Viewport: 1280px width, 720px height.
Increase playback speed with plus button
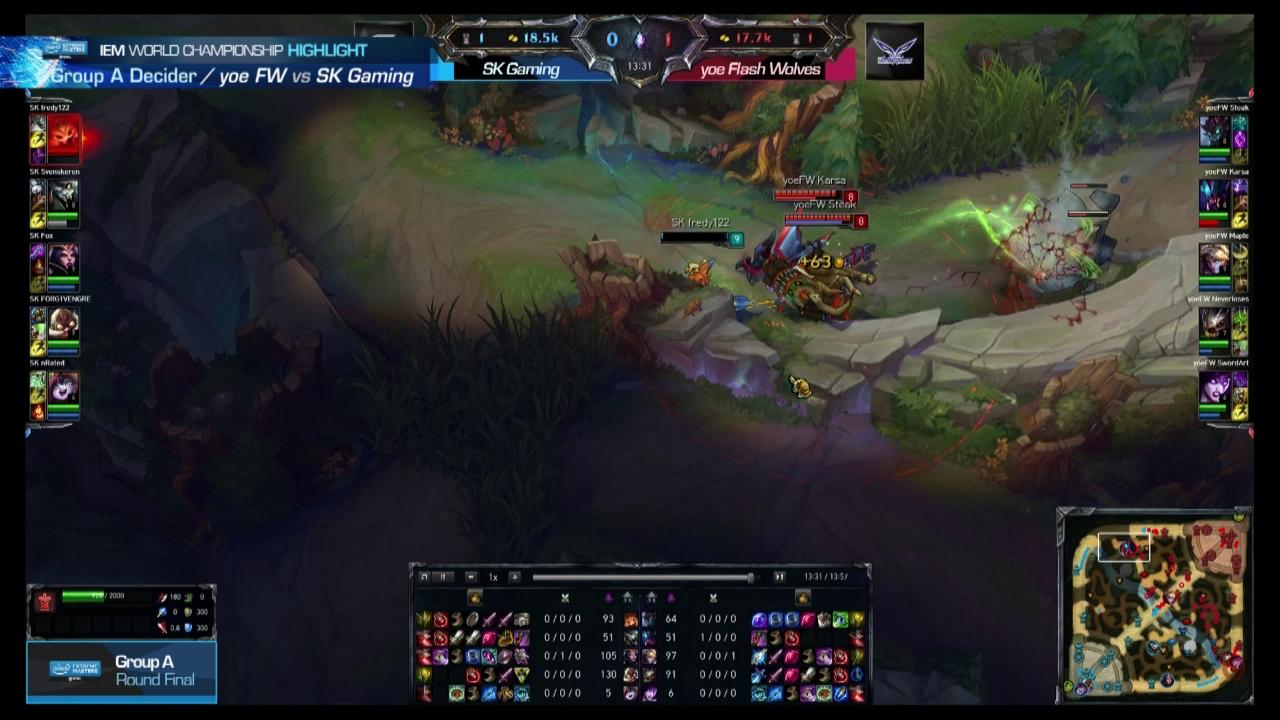click(x=516, y=578)
